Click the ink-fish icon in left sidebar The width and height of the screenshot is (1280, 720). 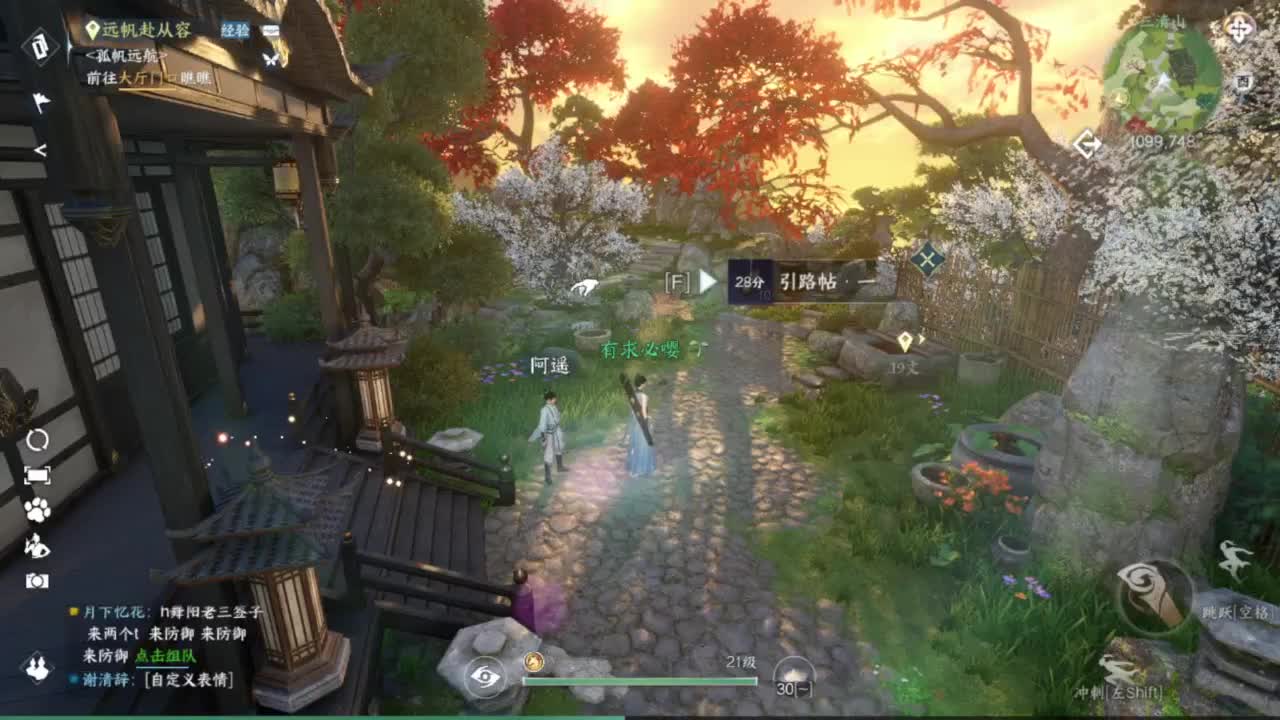(x=36, y=543)
